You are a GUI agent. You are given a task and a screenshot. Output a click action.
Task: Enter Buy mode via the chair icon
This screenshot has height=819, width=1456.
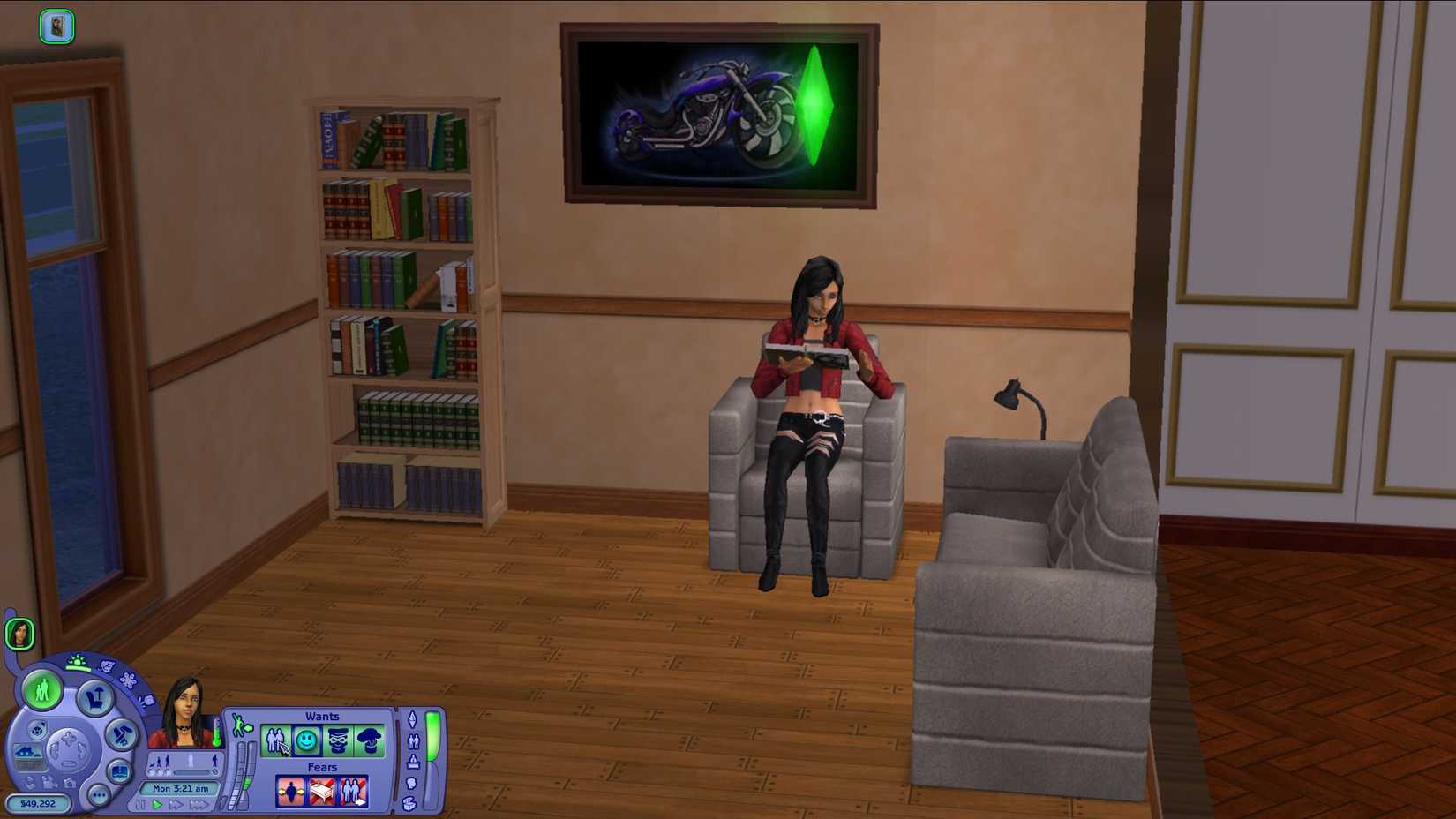pyautogui.click(x=97, y=698)
